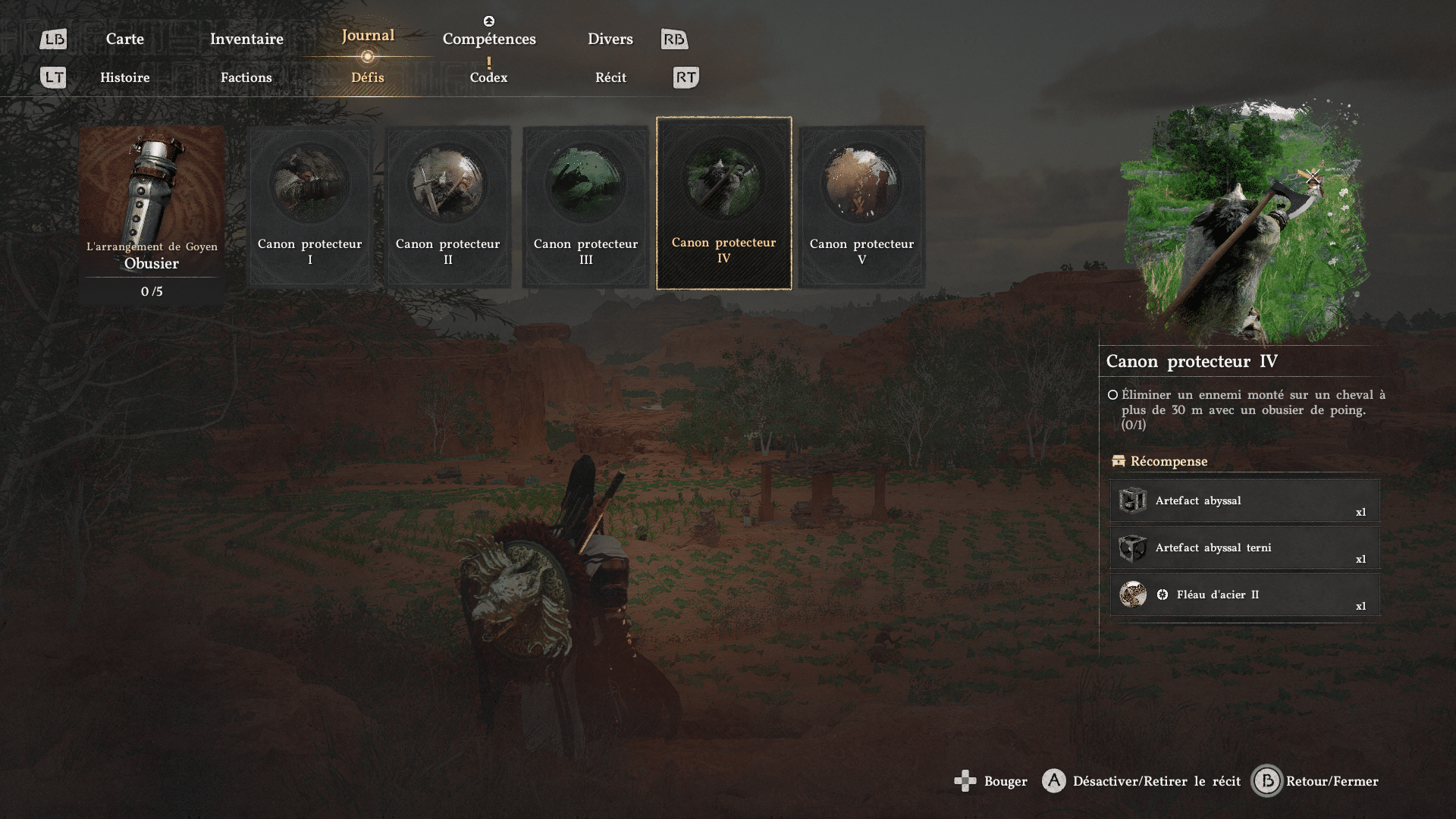The width and height of the screenshot is (1456, 819).
Task: Select the Canon protecteur II challenge card
Action: pyautogui.click(x=448, y=206)
